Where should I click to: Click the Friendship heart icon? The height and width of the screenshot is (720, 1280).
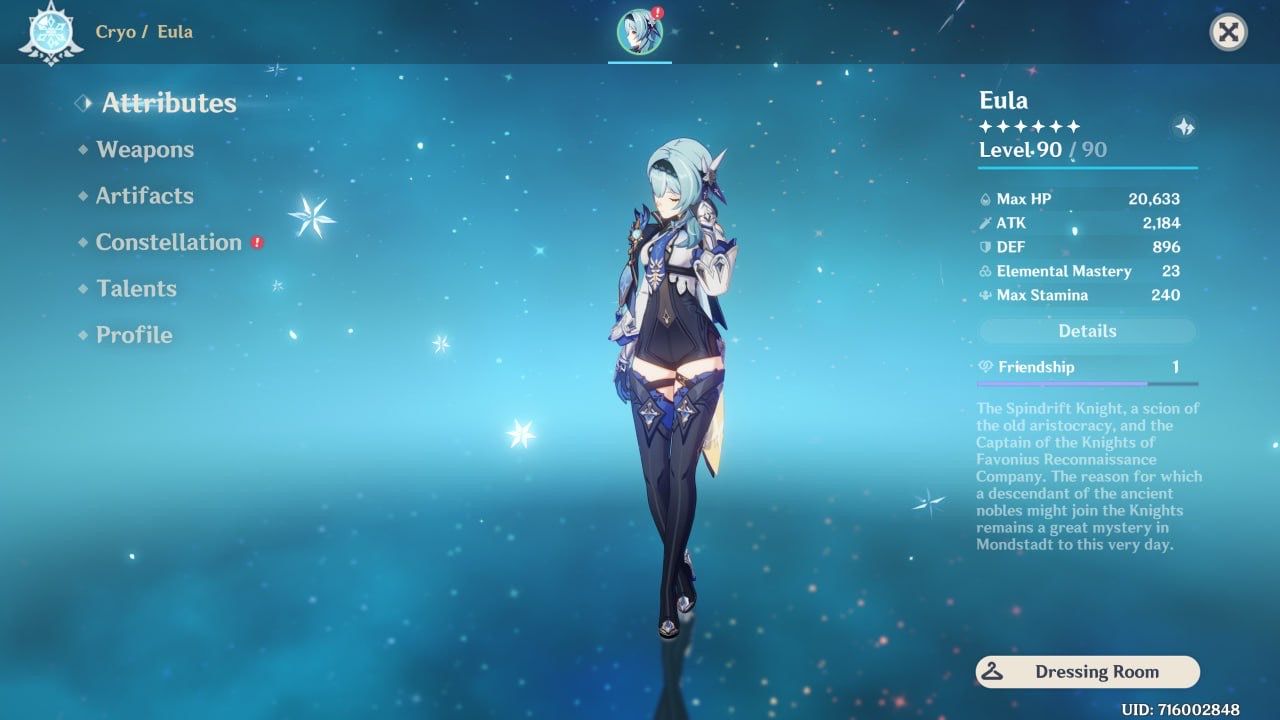coord(985,367)
